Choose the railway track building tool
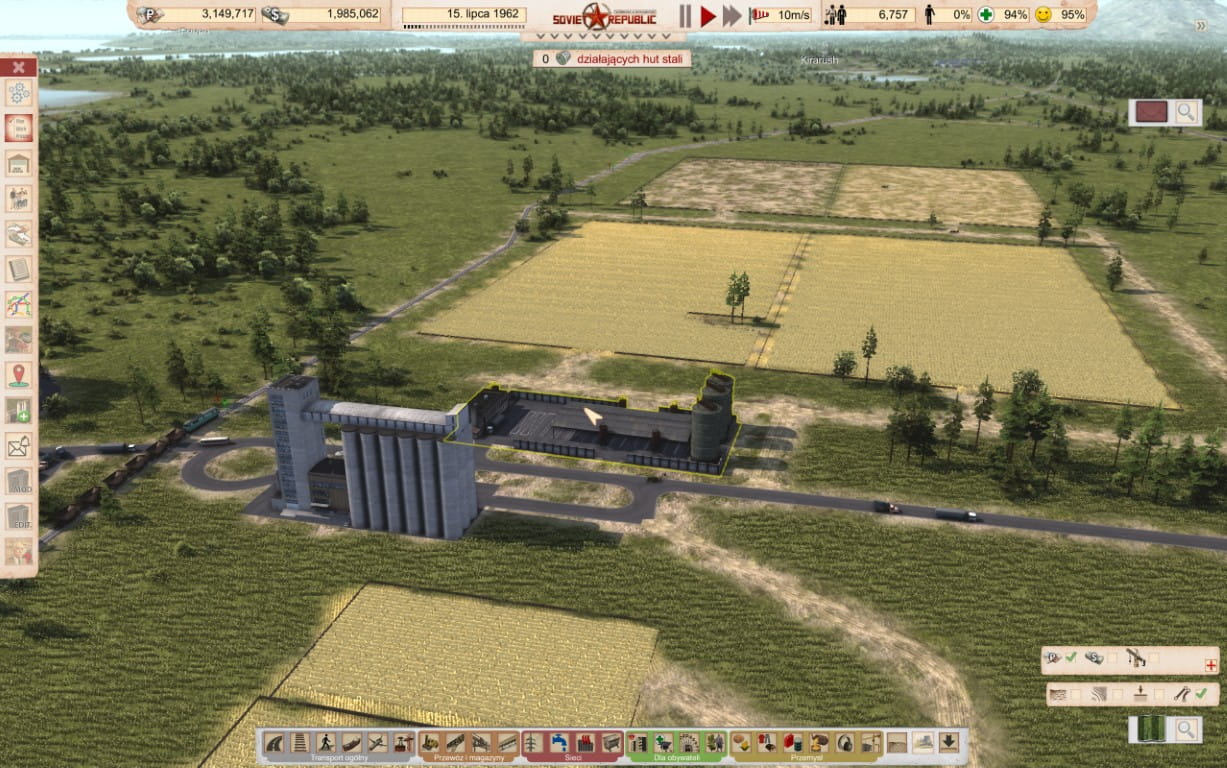This screenshot has height=768, width=1227. coord(300,742)
